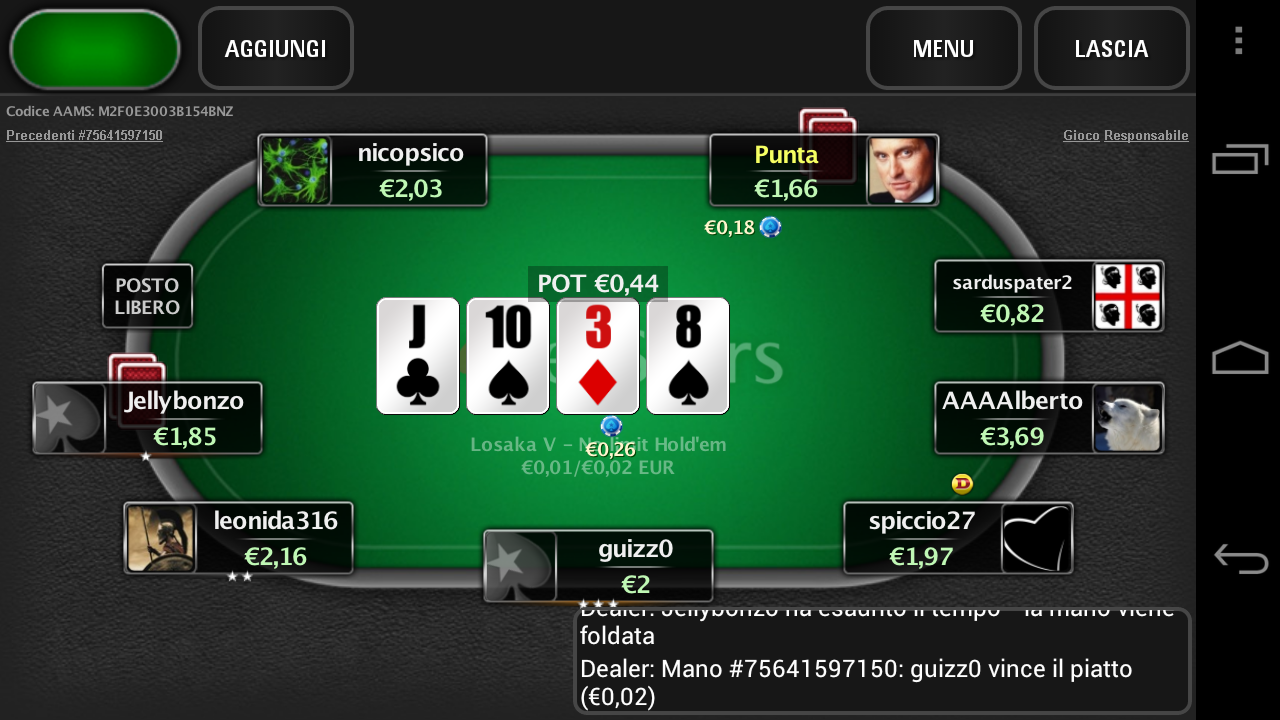Open the Gioco Responsabile link
The width and height of the screenshot is (1280, 720).
pyautogui.click(x=1125, y=135)
